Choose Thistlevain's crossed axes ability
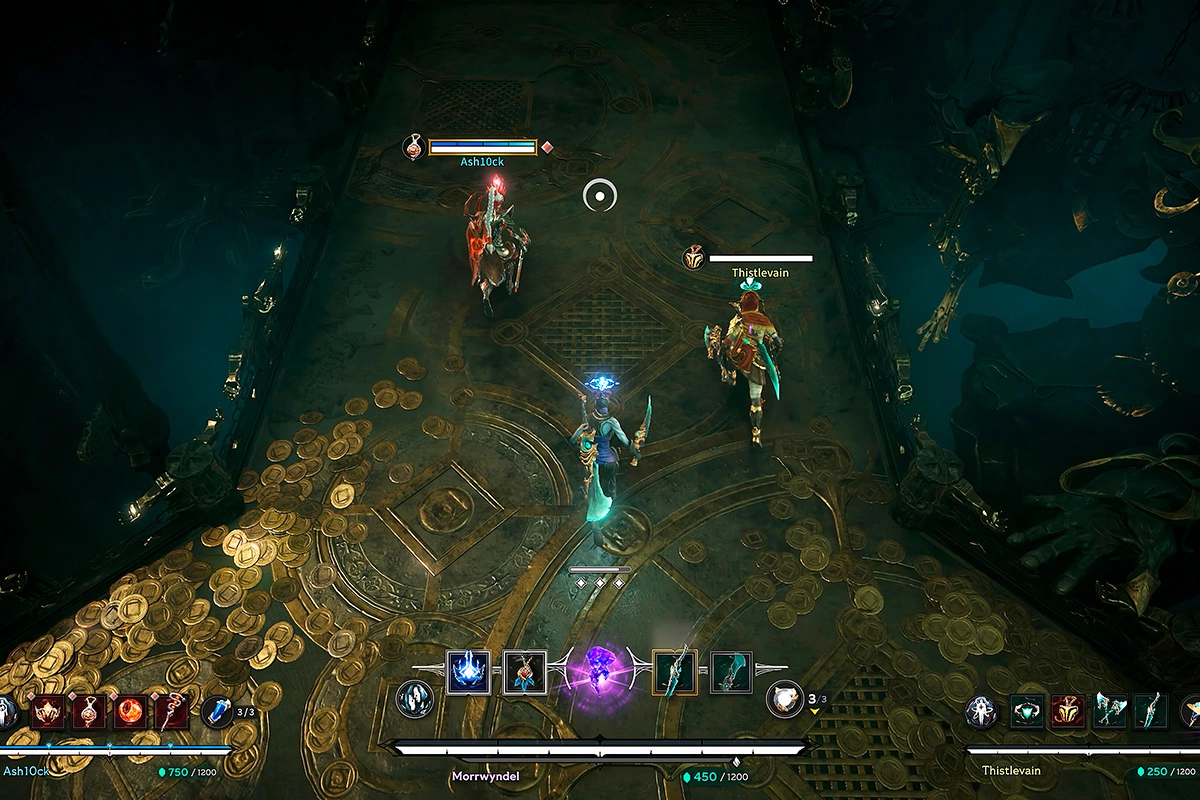1200x800 pixels. pyautogui.click(x=1110, y=711)
